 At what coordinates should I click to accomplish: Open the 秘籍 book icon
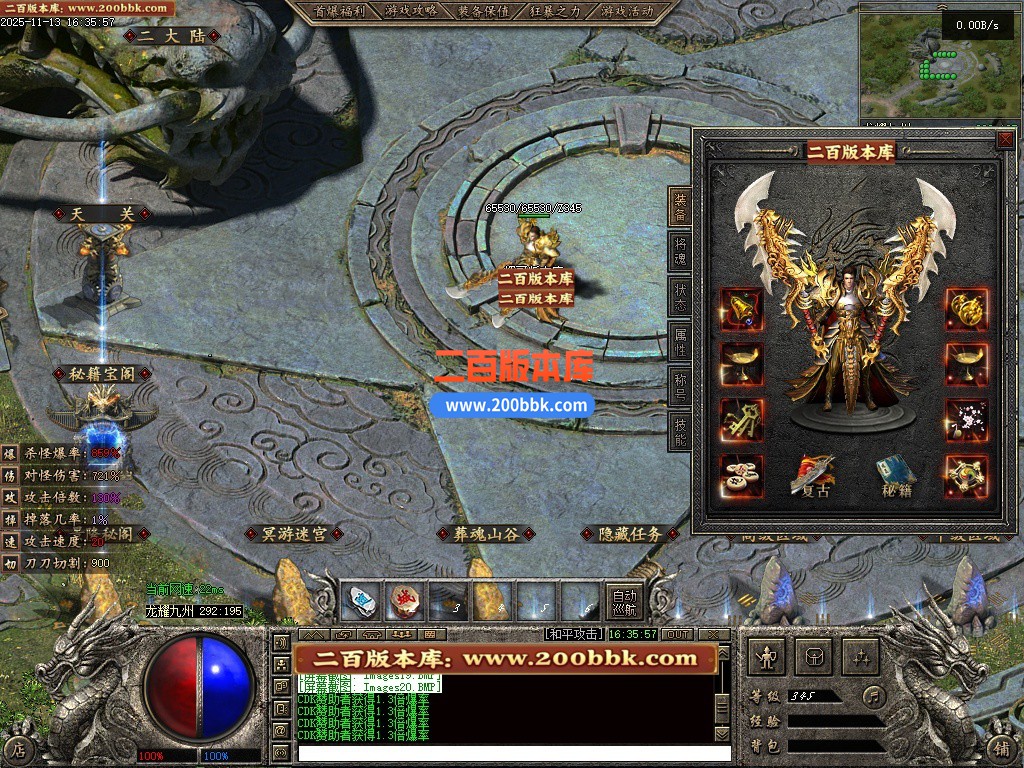(x=896, y=476)
